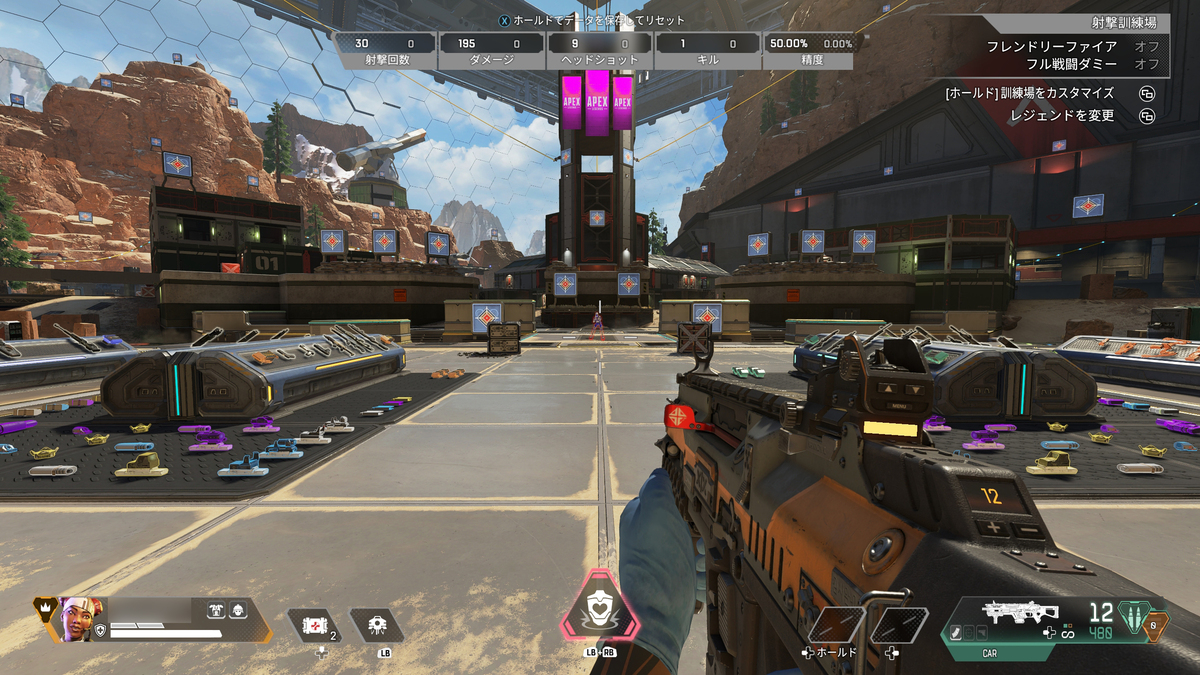Activate Lifeline's D.O.C. drone tactical ability
Viewport: 1200px width, 675px height.
377,626
